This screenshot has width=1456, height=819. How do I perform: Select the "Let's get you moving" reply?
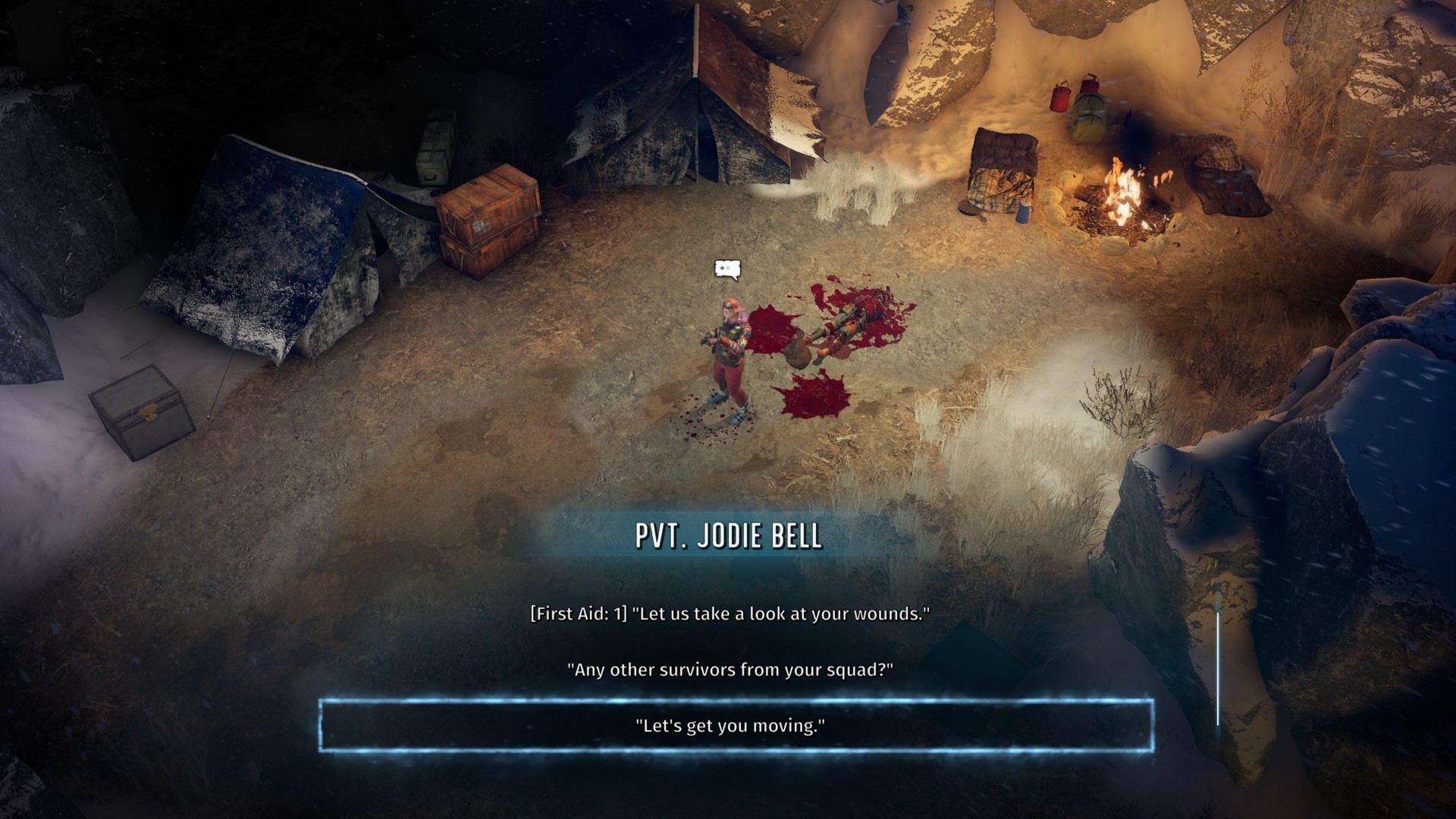pyautogui.click(x=730, y=726)
